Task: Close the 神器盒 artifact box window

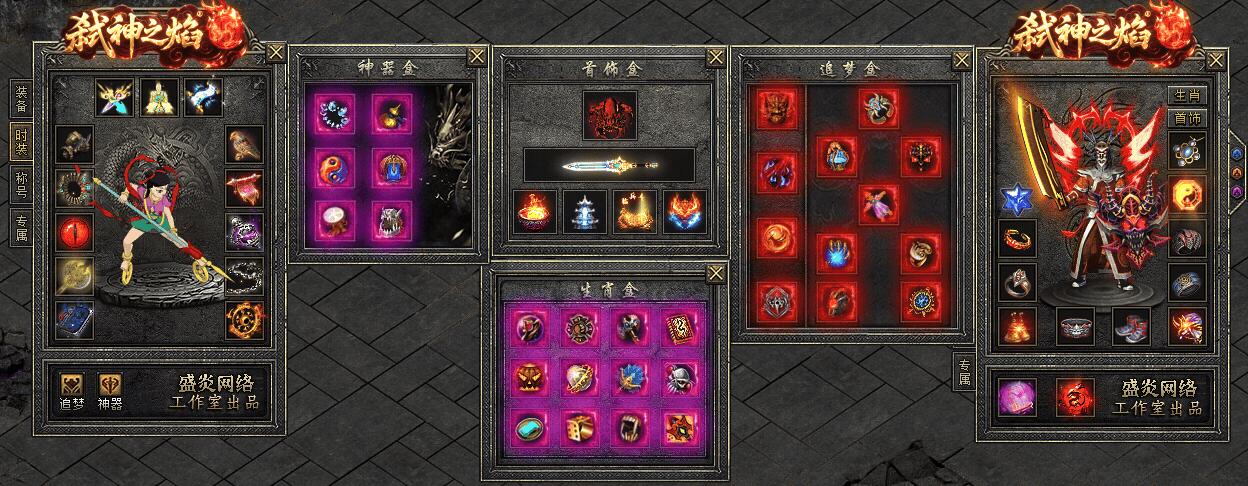Action: [x=477, y=57]
